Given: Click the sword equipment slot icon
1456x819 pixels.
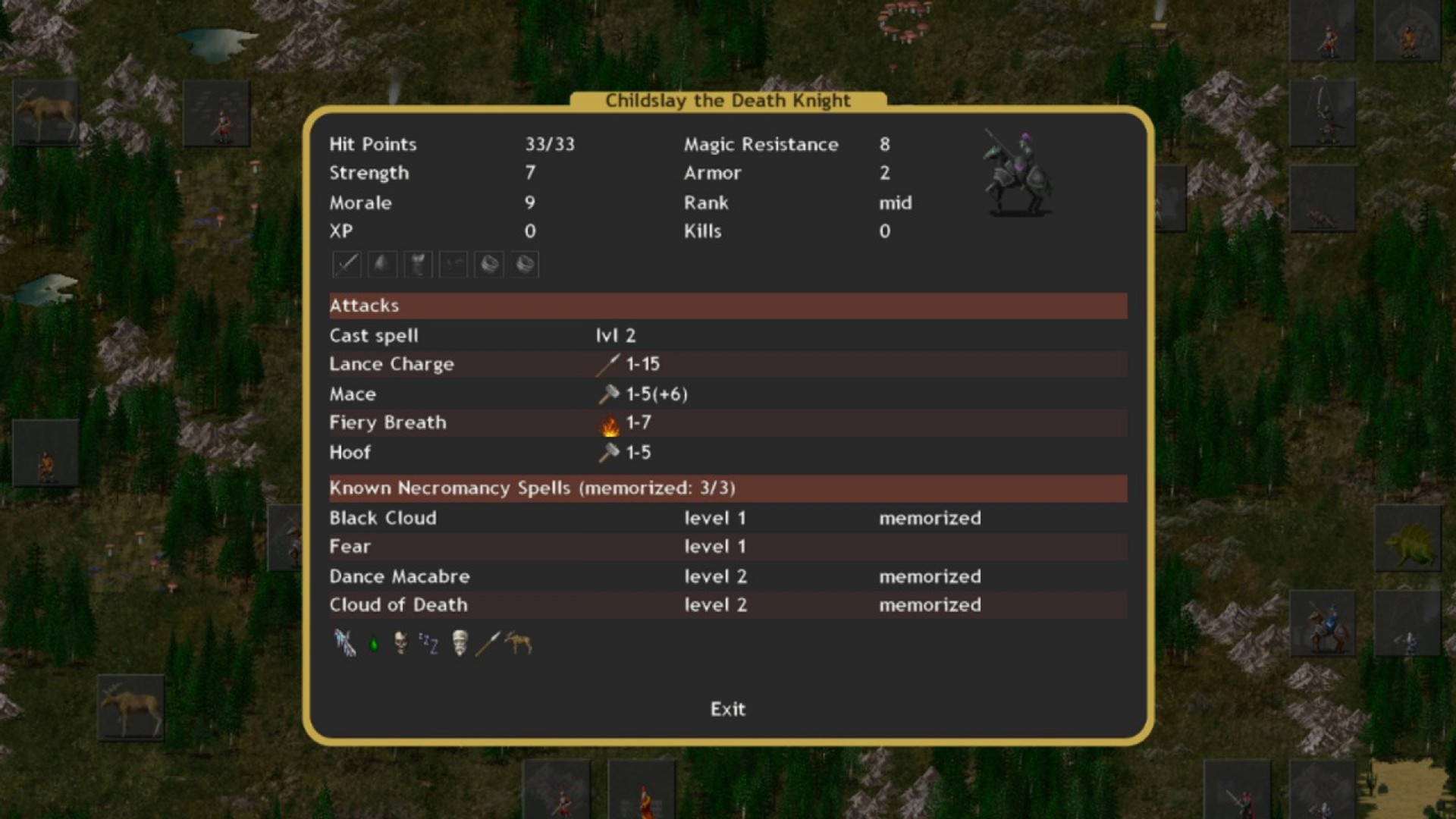Looking at the screenshot, I should 346,264.
